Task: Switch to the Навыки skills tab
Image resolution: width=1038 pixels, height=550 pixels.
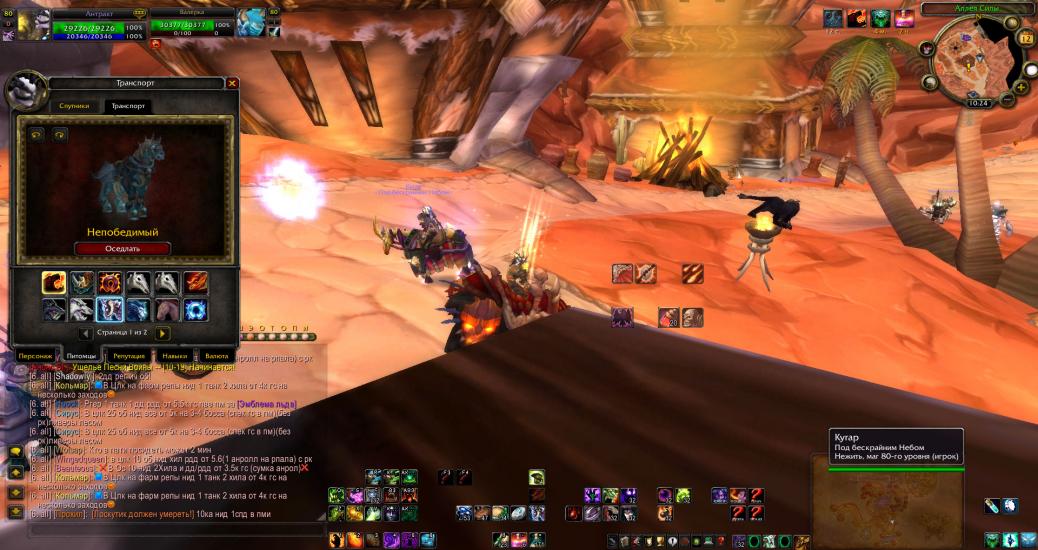Action: (175, 355)
